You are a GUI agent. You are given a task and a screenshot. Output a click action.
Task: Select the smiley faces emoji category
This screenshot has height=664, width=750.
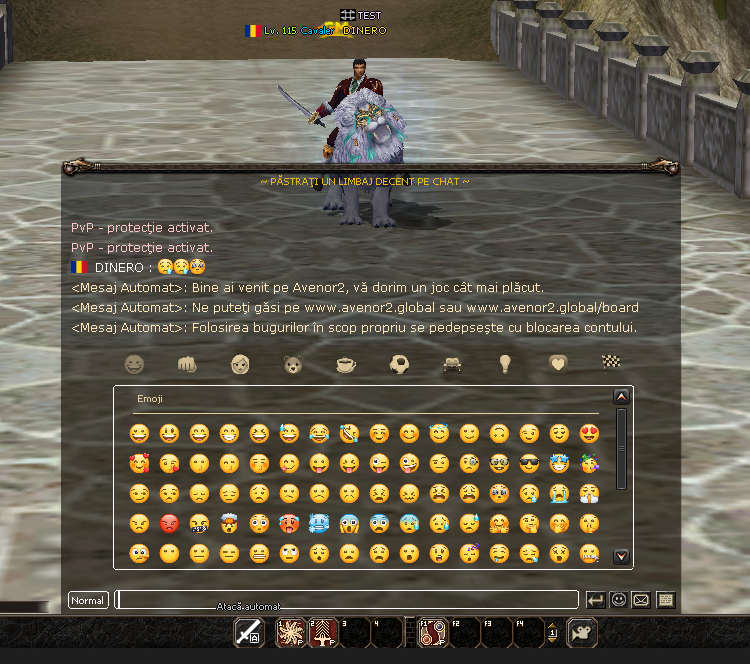133,364
